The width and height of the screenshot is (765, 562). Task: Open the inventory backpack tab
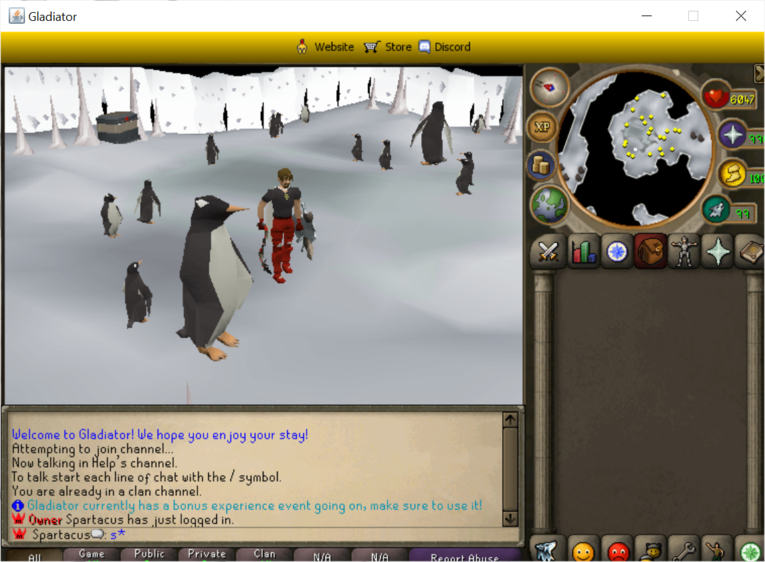651,251
